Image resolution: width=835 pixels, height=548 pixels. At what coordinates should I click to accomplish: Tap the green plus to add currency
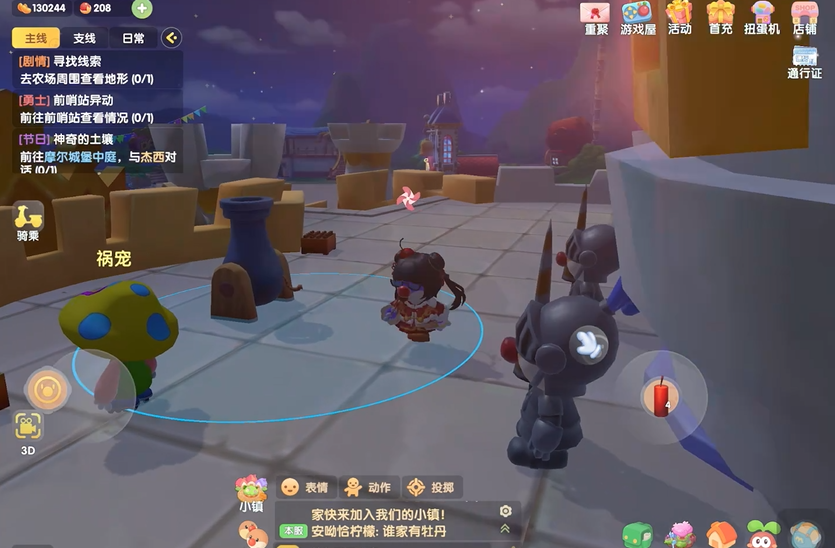[x=142, y=9]
